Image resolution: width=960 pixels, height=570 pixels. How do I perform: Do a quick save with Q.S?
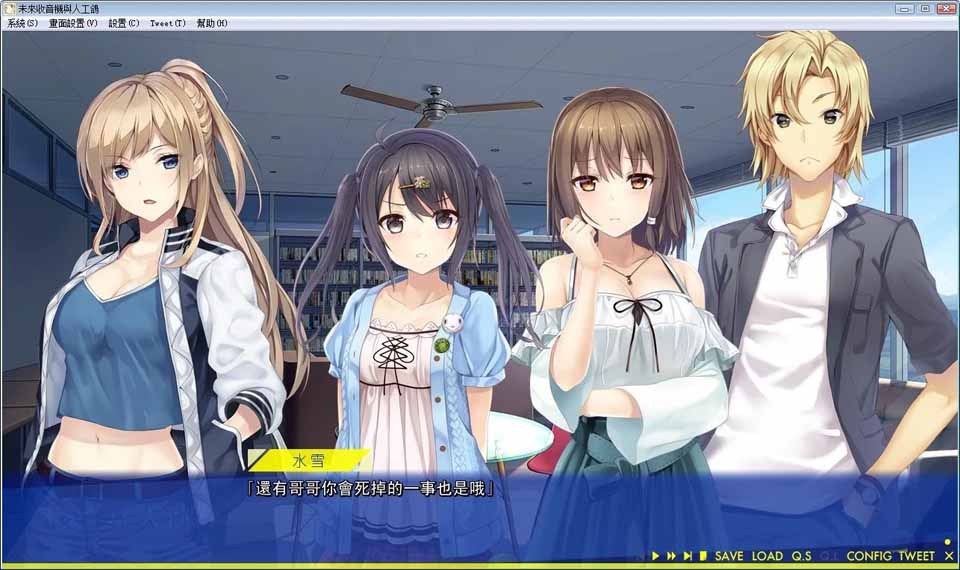(x=801, y=556)
